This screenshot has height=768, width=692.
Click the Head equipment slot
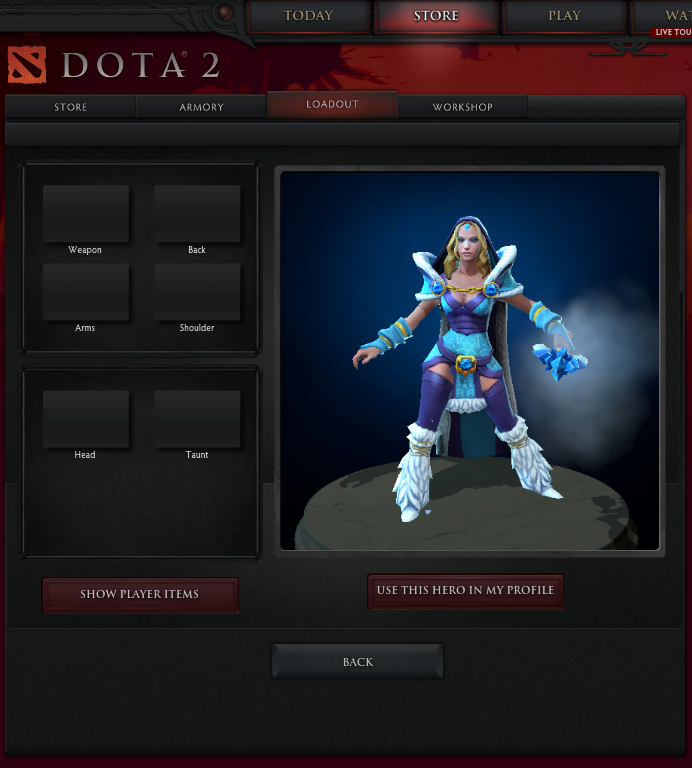86,418
